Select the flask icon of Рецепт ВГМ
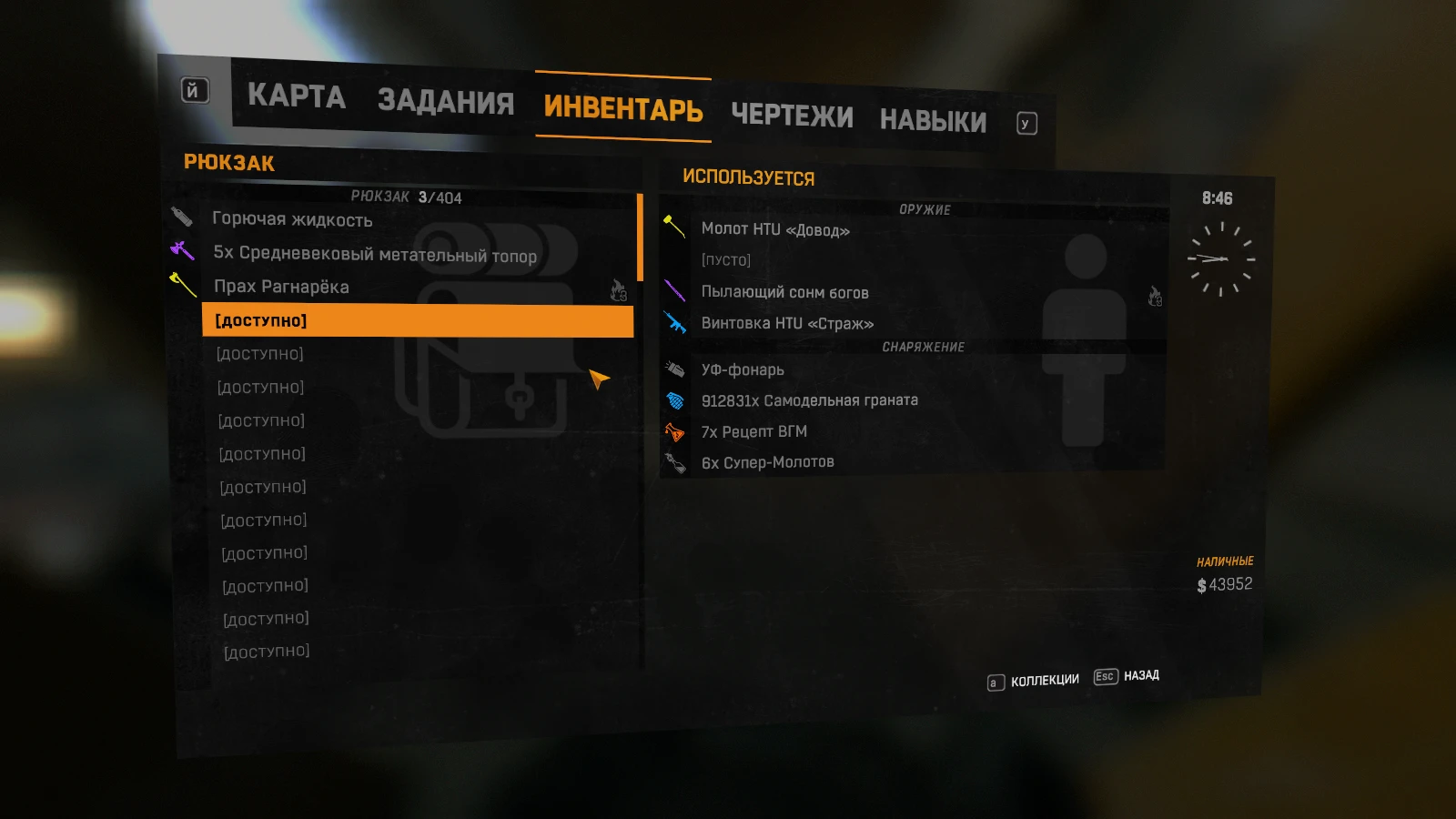The width and height of the screenshot is (1456, 819). [x=674, y=430]
